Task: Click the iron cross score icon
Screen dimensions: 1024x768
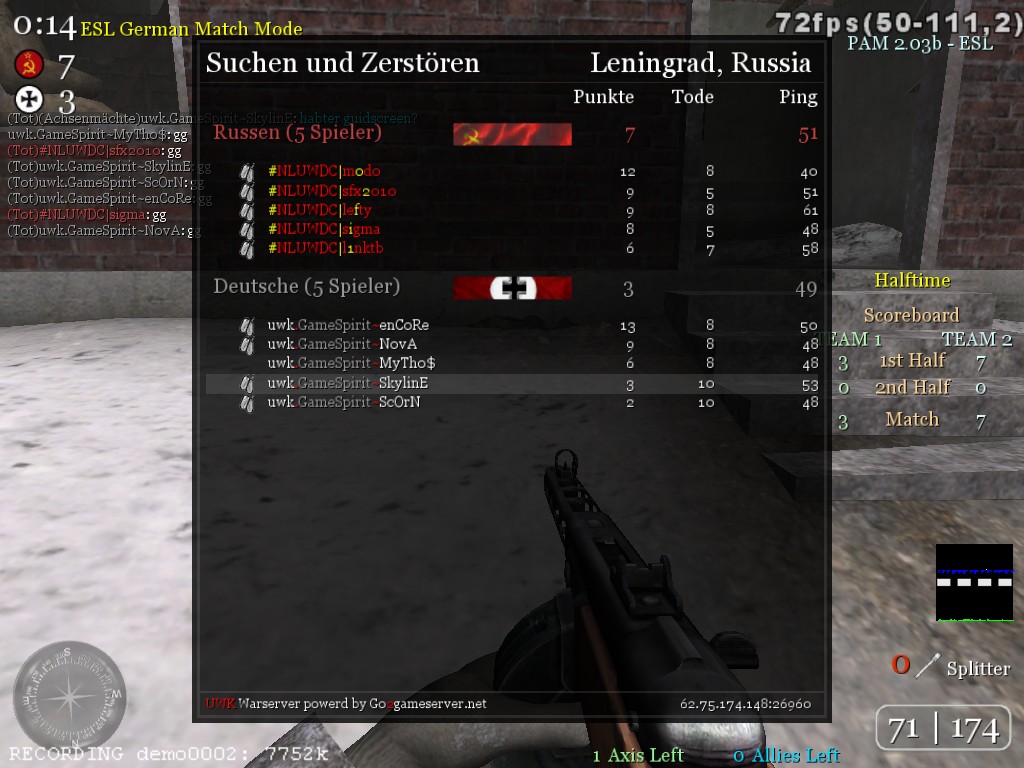Action: click(27, 99)
